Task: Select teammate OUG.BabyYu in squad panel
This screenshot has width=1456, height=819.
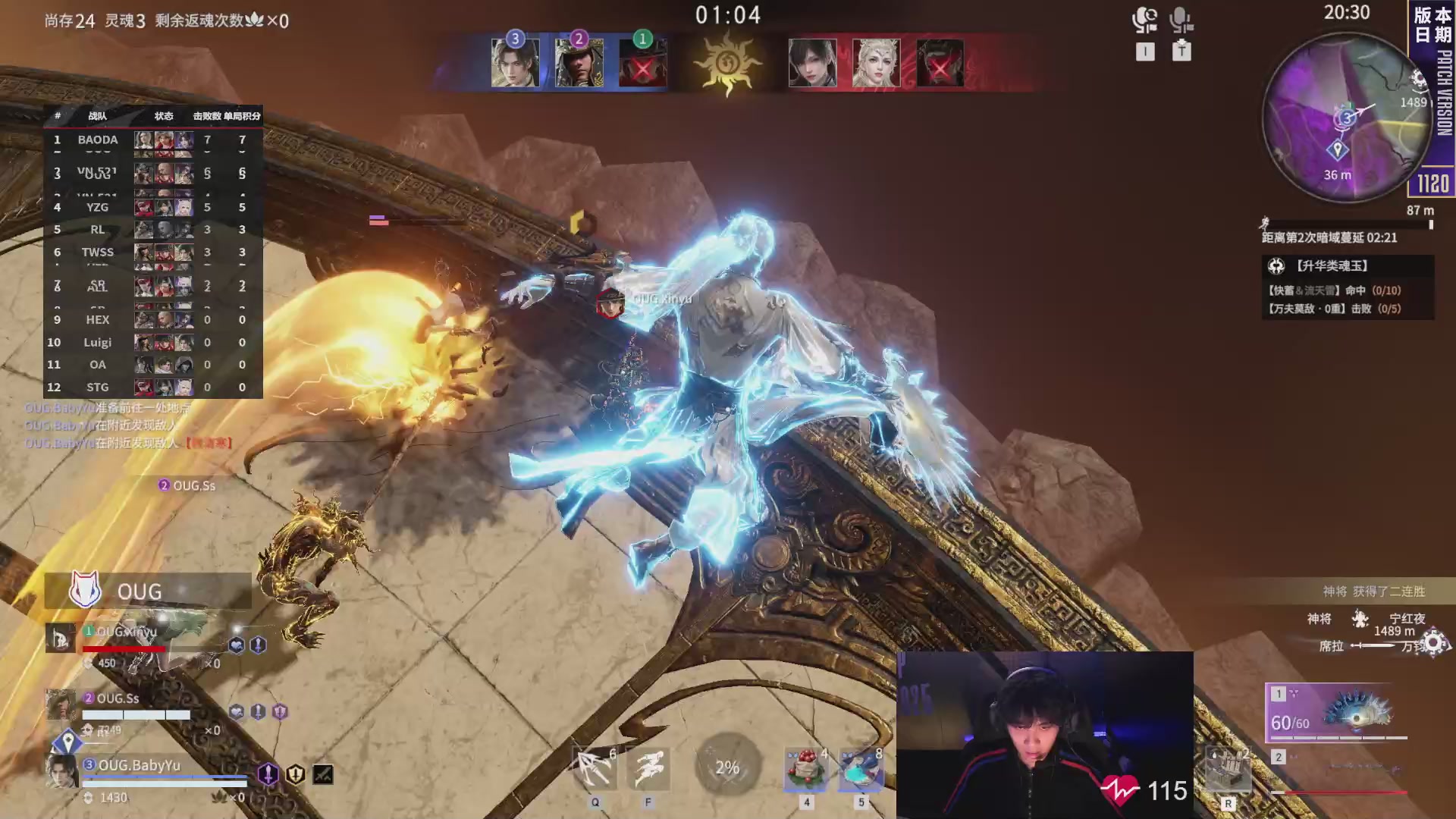Action: [139, 766]
